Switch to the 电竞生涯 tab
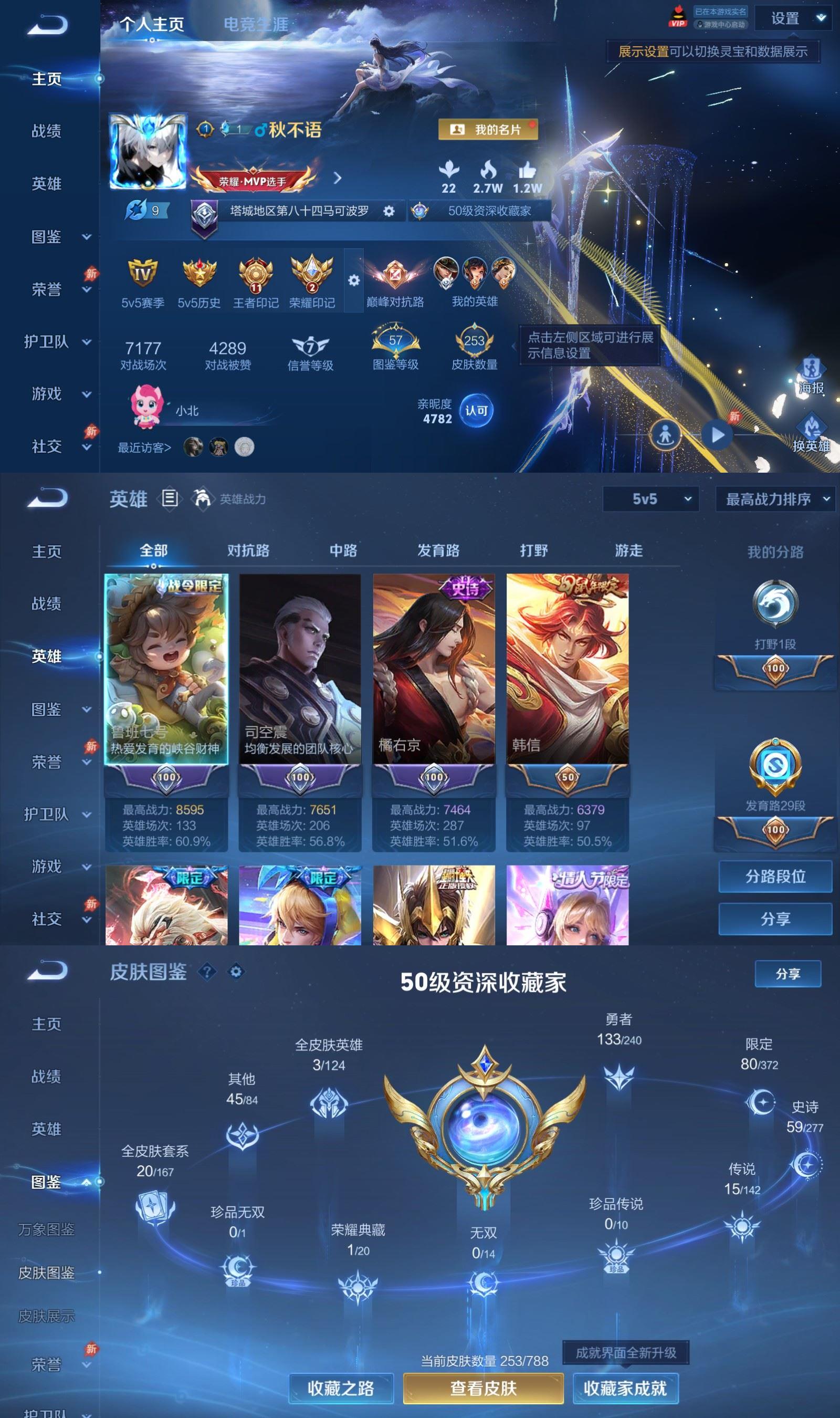This screenshot has height=1418, width=840. coord(256,24)
